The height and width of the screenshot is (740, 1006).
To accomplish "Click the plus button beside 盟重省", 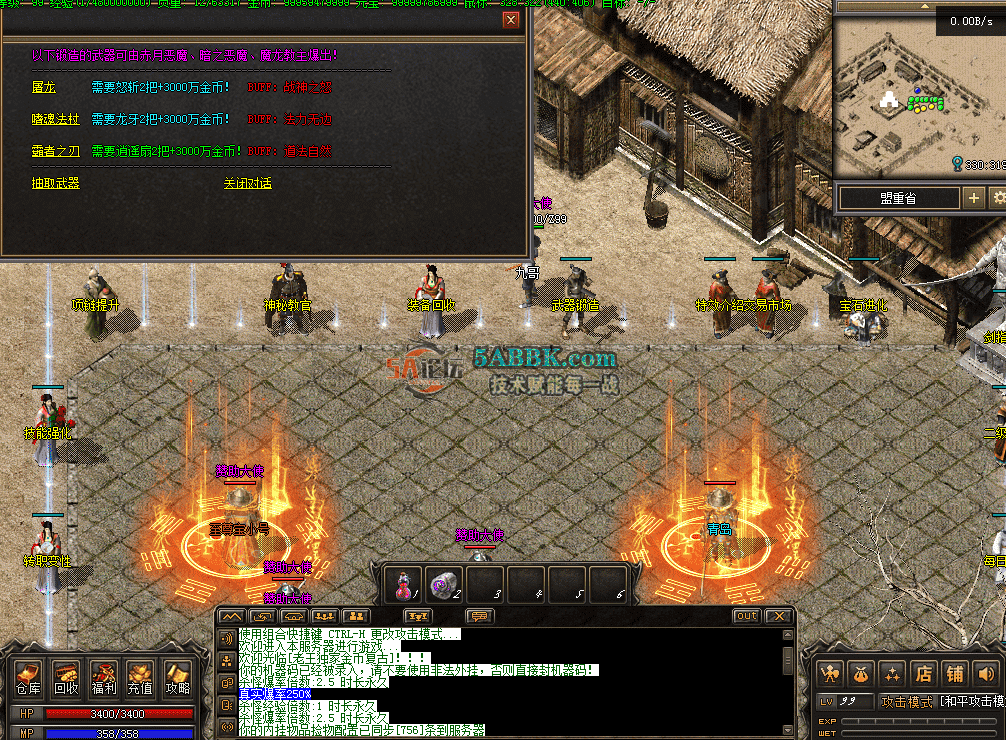I will coord(973,198).
